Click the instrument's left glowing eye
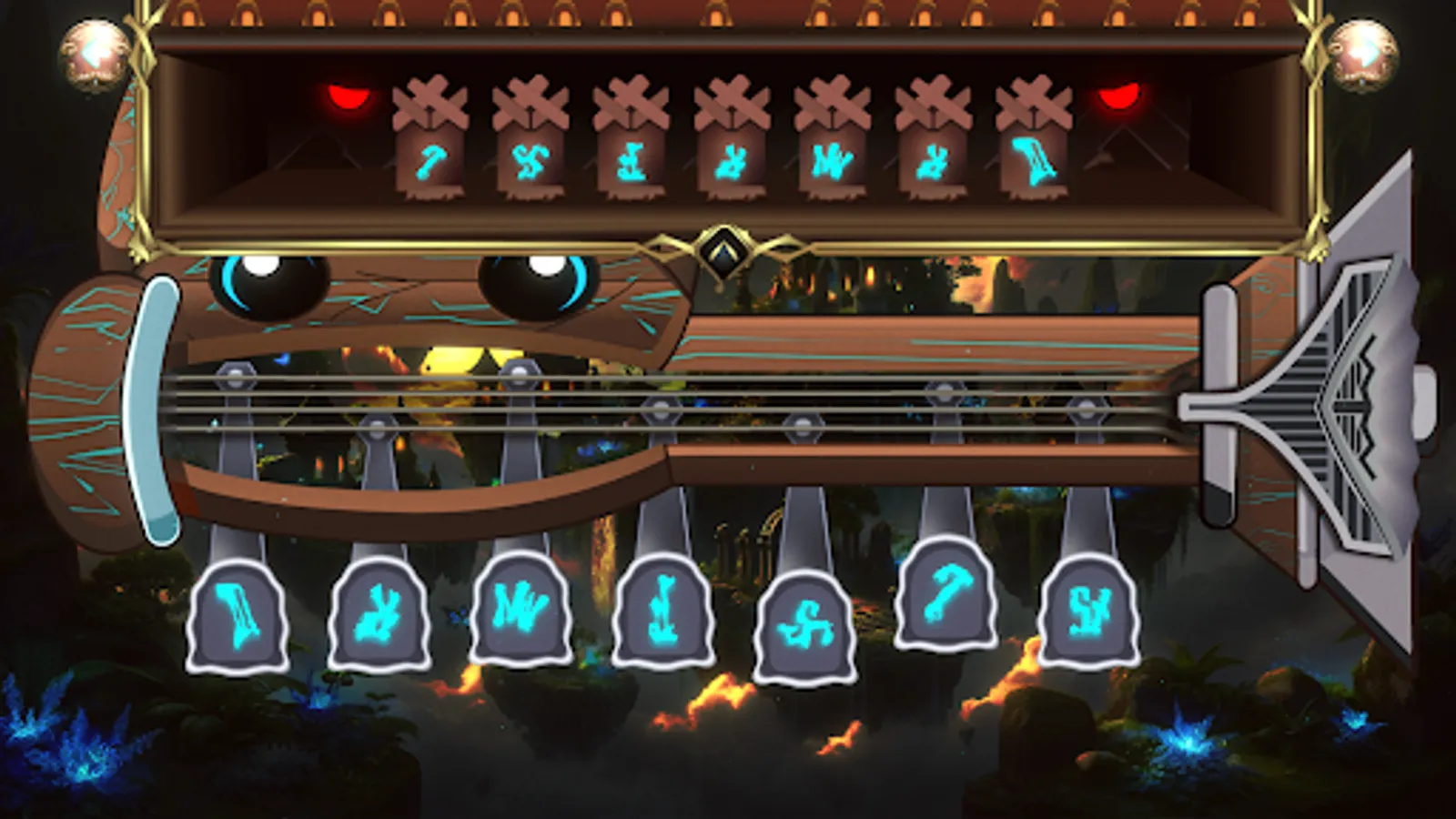Image resolution: width=1456 pixels, height=819 pixels. coord(268,282)
